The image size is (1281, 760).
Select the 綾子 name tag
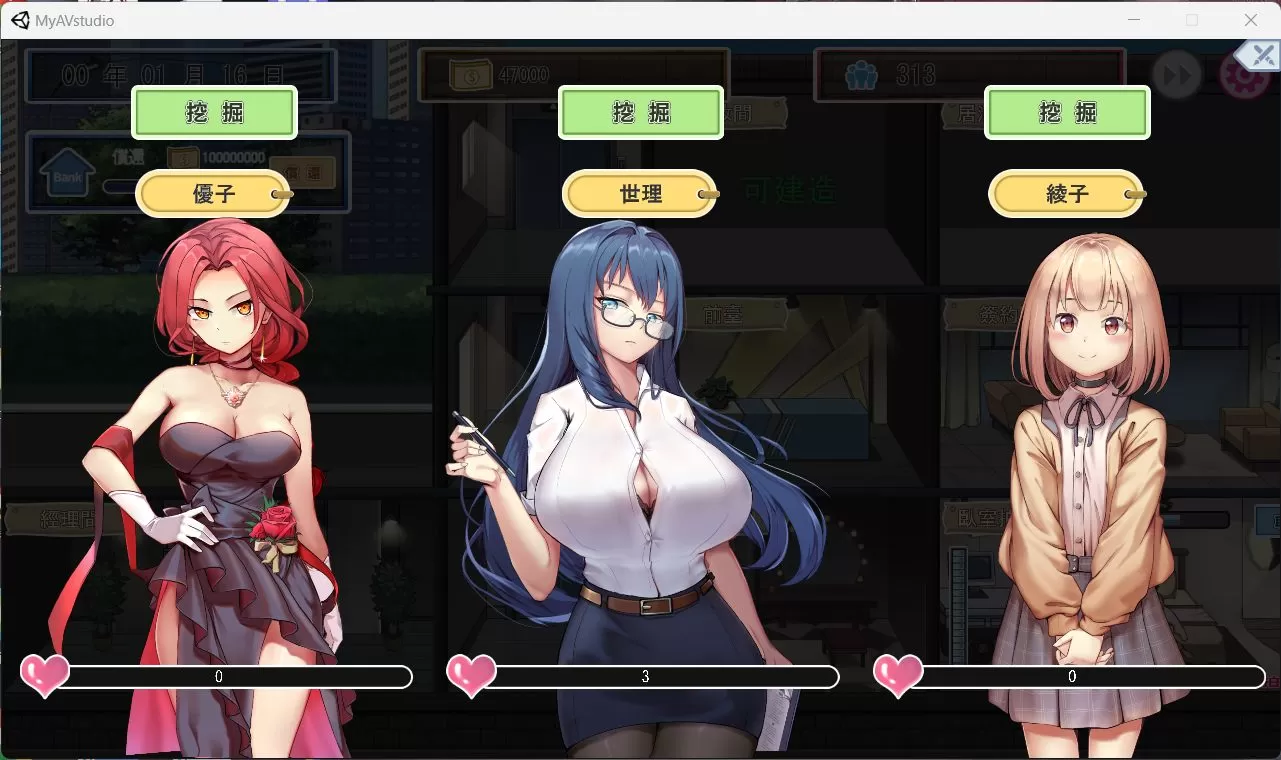(x=1065, y=193)
